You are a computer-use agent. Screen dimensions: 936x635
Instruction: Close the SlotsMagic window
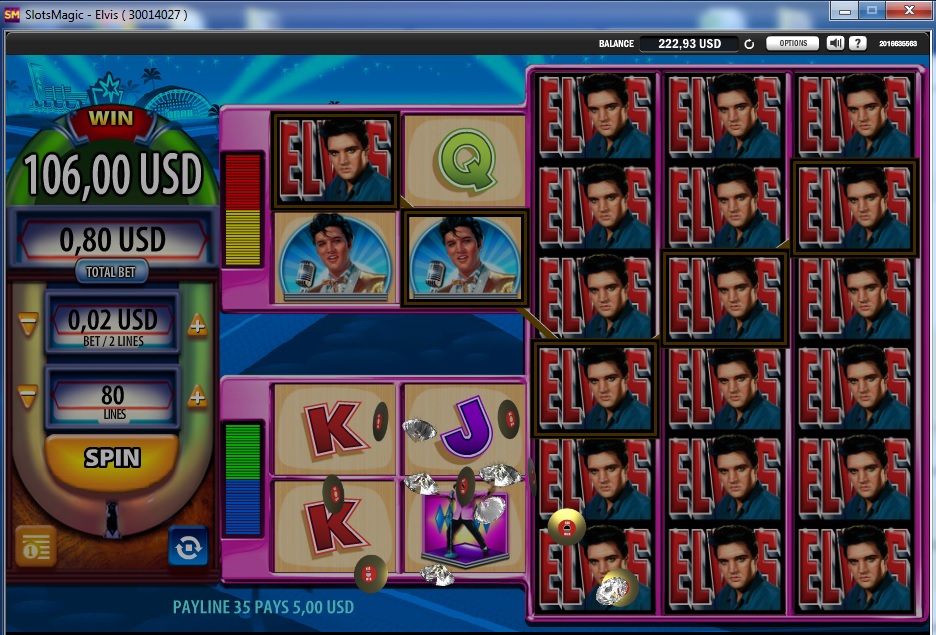tap(908, 10)
